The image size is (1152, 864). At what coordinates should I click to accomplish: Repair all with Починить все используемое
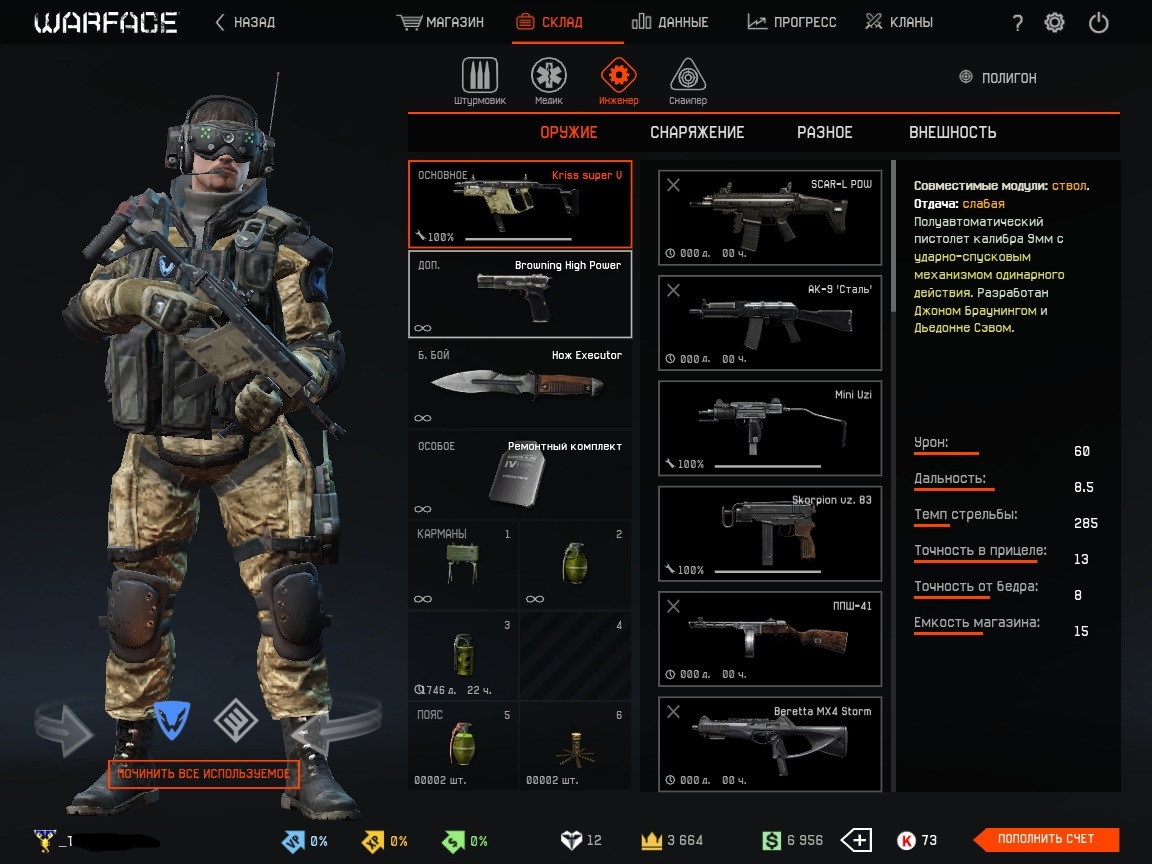[204, 774]
